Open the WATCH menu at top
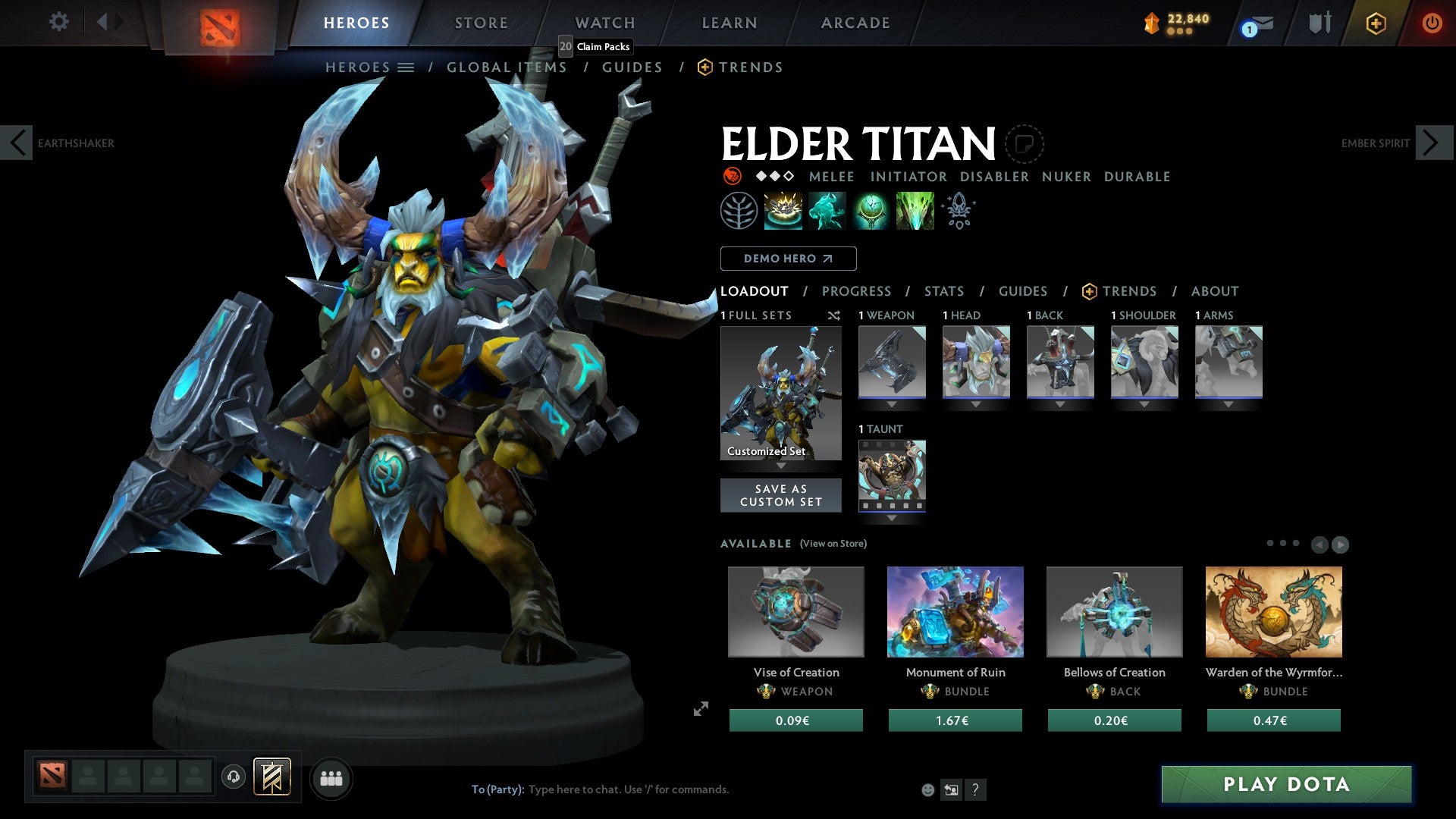Viewport: 1456px width, 819px height. (604, 23)
